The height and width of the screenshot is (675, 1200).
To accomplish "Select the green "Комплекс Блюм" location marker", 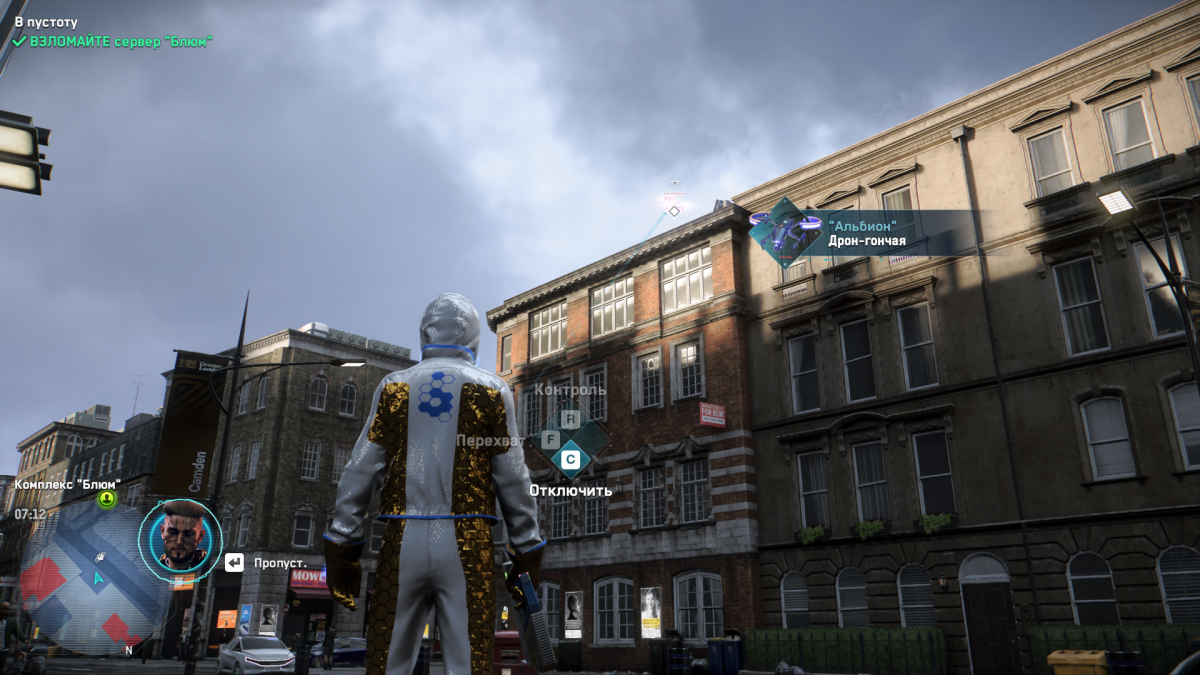I will coord(106,498).
